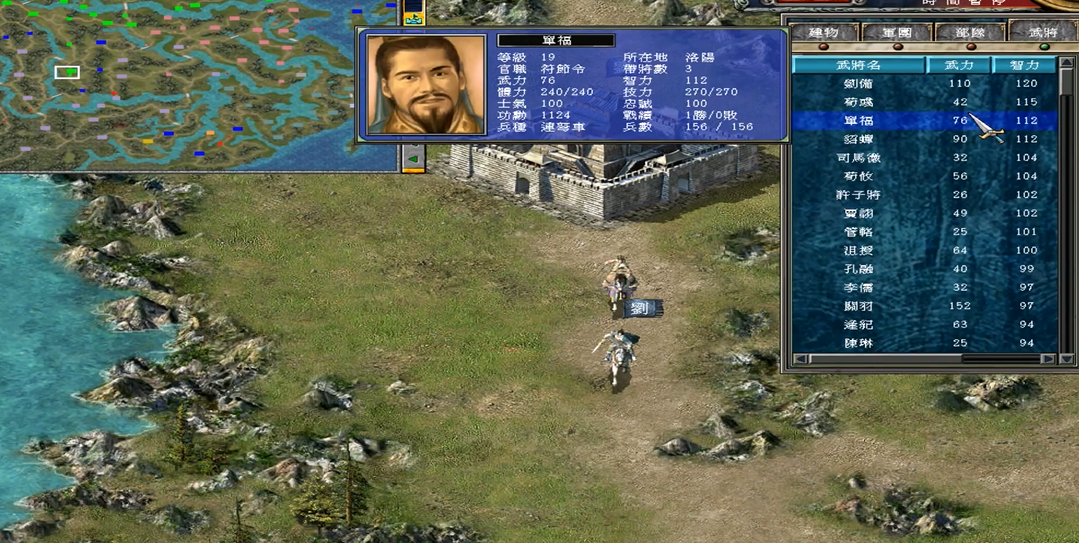Click the list's vertical scrollbar up arrow

(1066, 64)
